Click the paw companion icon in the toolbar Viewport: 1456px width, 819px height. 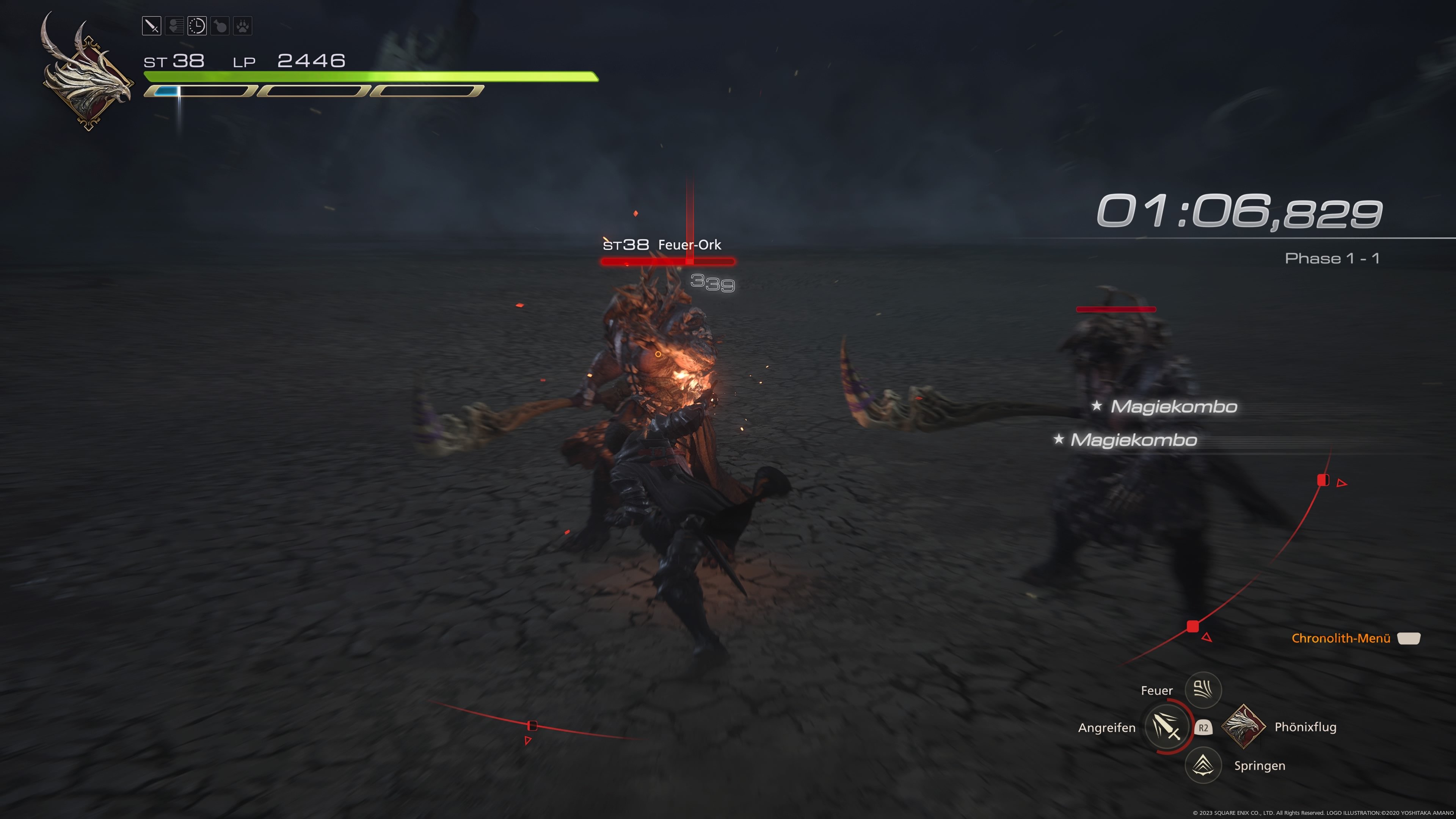(242, 26)
